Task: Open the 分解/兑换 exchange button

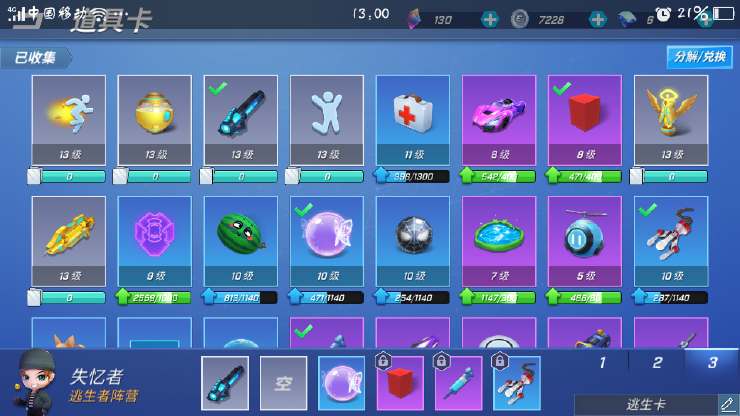Action: click(x=699, y=57)
